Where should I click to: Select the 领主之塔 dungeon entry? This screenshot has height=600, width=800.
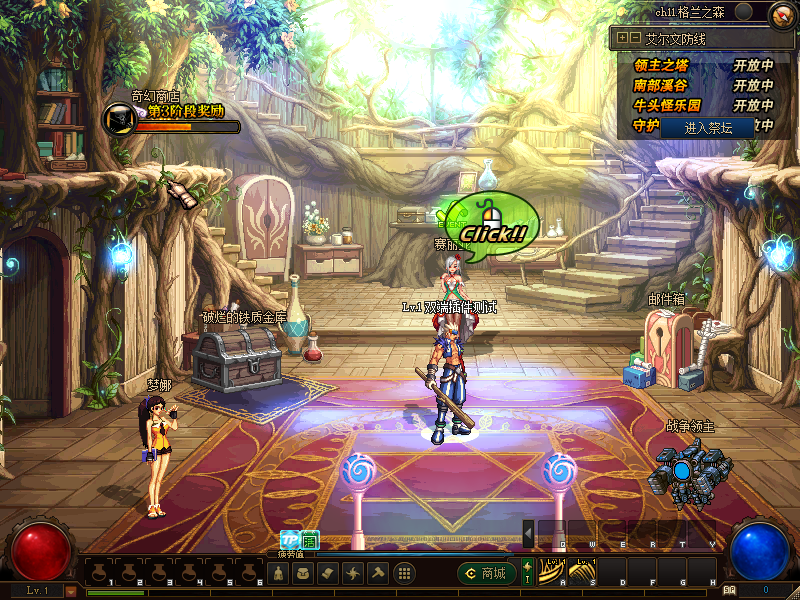(661, 66)
